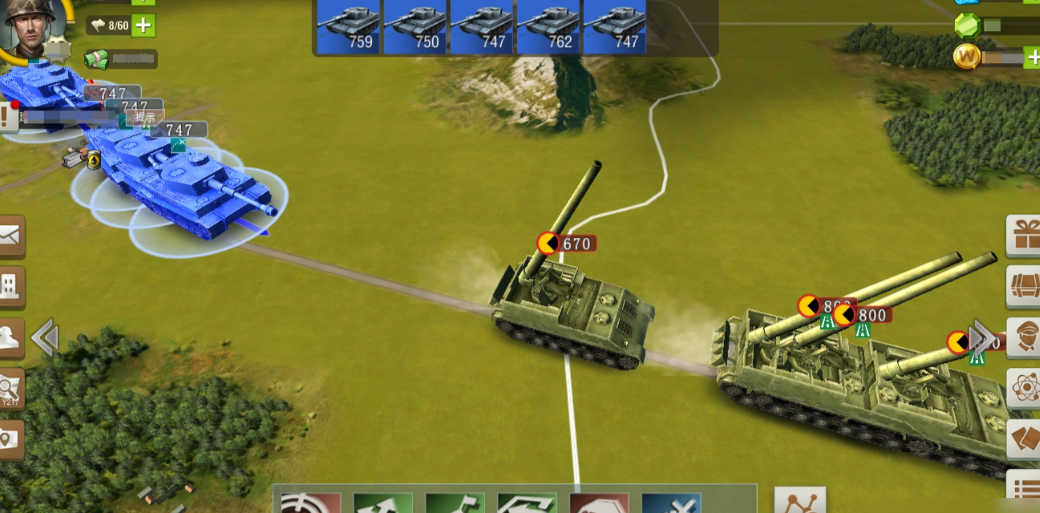Viewport: 1040px width, 513px height.
Task: Add gold coins with the yellow plus button
Action: pyautogui.click(x=1032, y=57)
